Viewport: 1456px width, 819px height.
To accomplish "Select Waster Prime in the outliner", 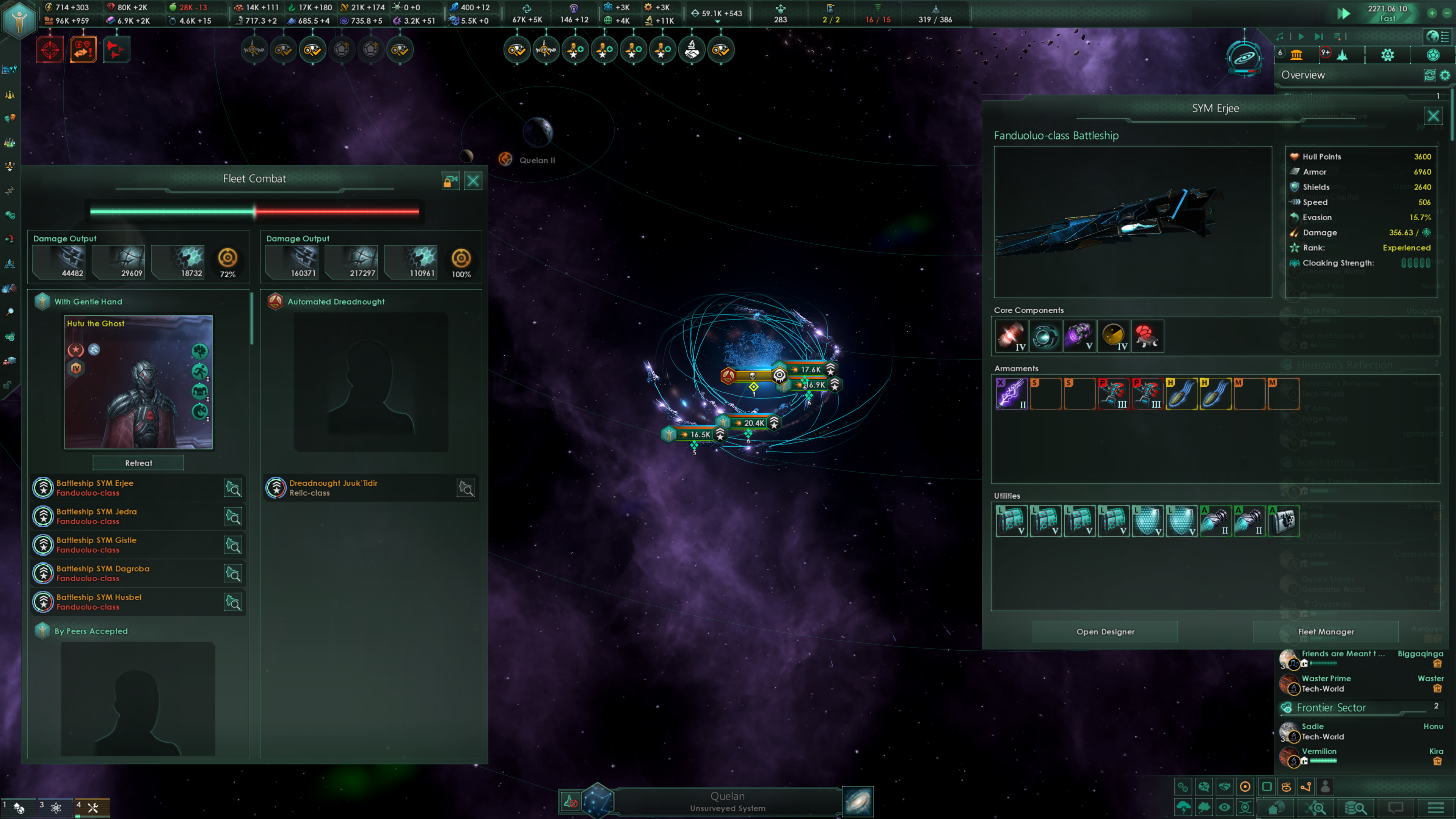I will [x=1326, y=678].
